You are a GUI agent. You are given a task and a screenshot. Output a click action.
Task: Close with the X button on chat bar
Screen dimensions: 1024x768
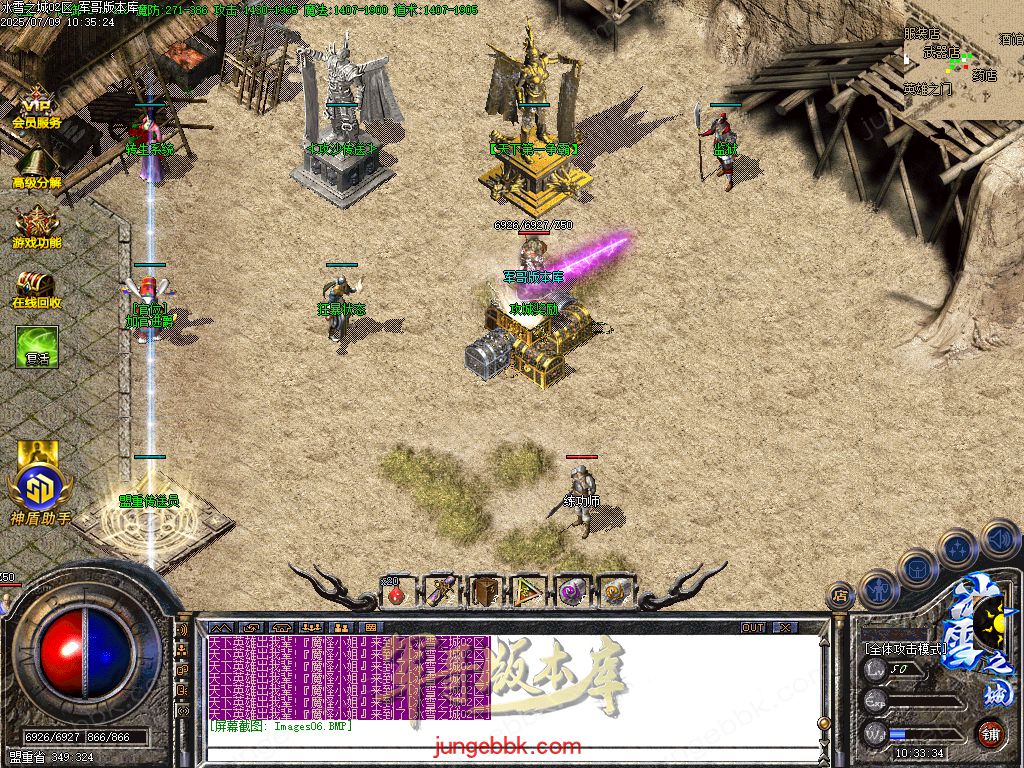786,628
